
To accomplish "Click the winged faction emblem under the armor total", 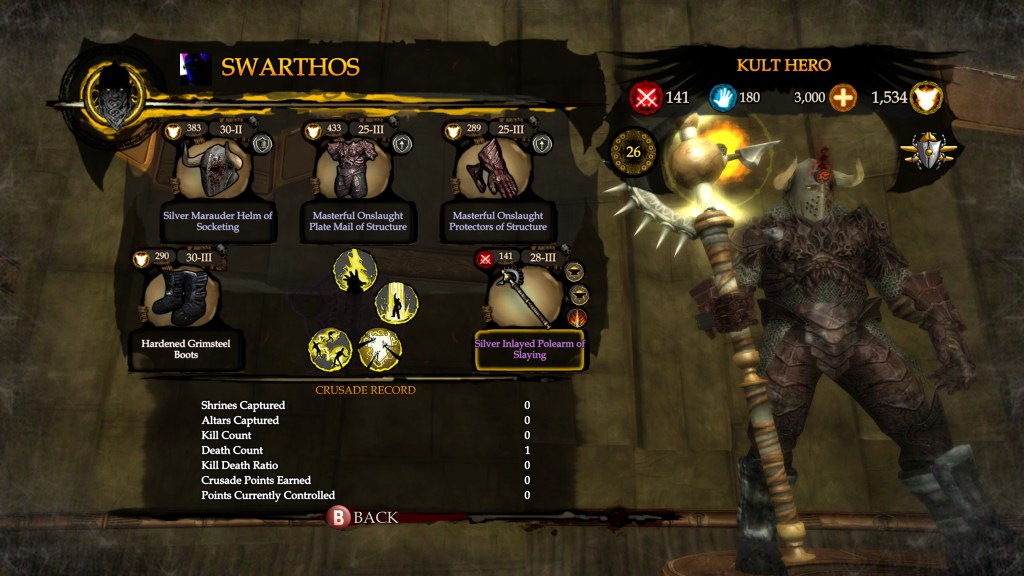I will tap(928, 152).
